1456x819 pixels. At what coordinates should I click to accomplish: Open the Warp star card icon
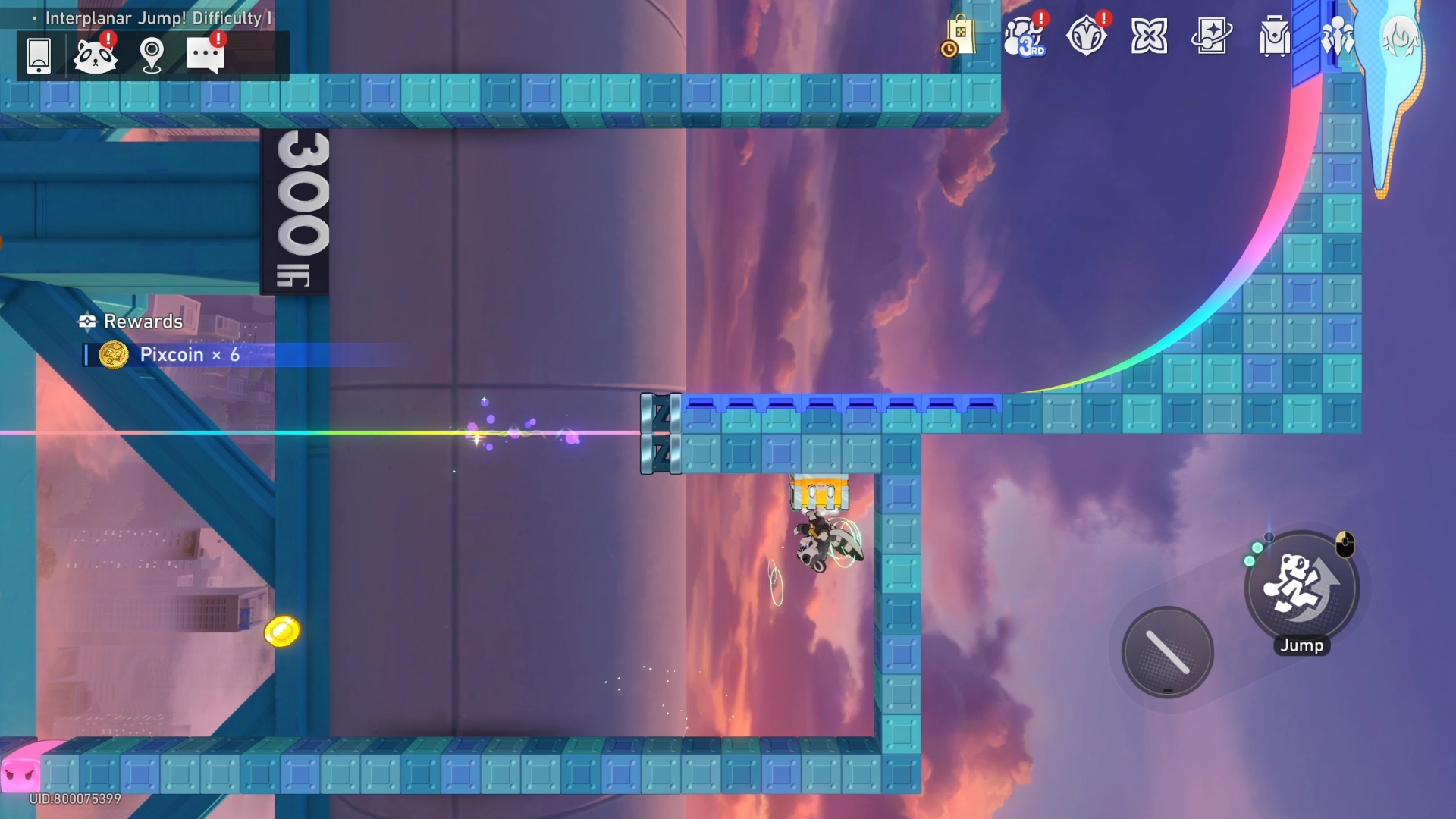(1211, 36)
